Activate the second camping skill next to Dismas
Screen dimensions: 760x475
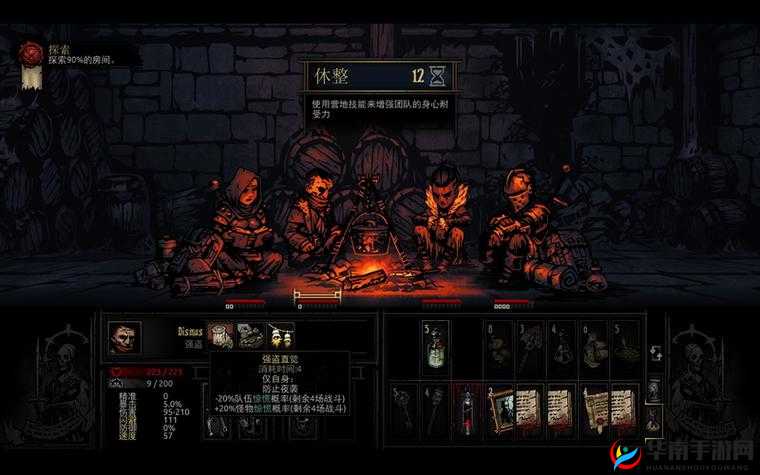pyautogui.click(x=252, y=336)
